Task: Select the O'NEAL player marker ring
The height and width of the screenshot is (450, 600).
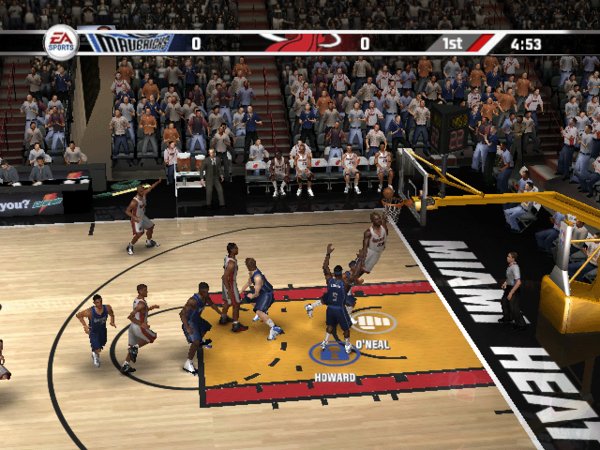Action: point(373,322)
